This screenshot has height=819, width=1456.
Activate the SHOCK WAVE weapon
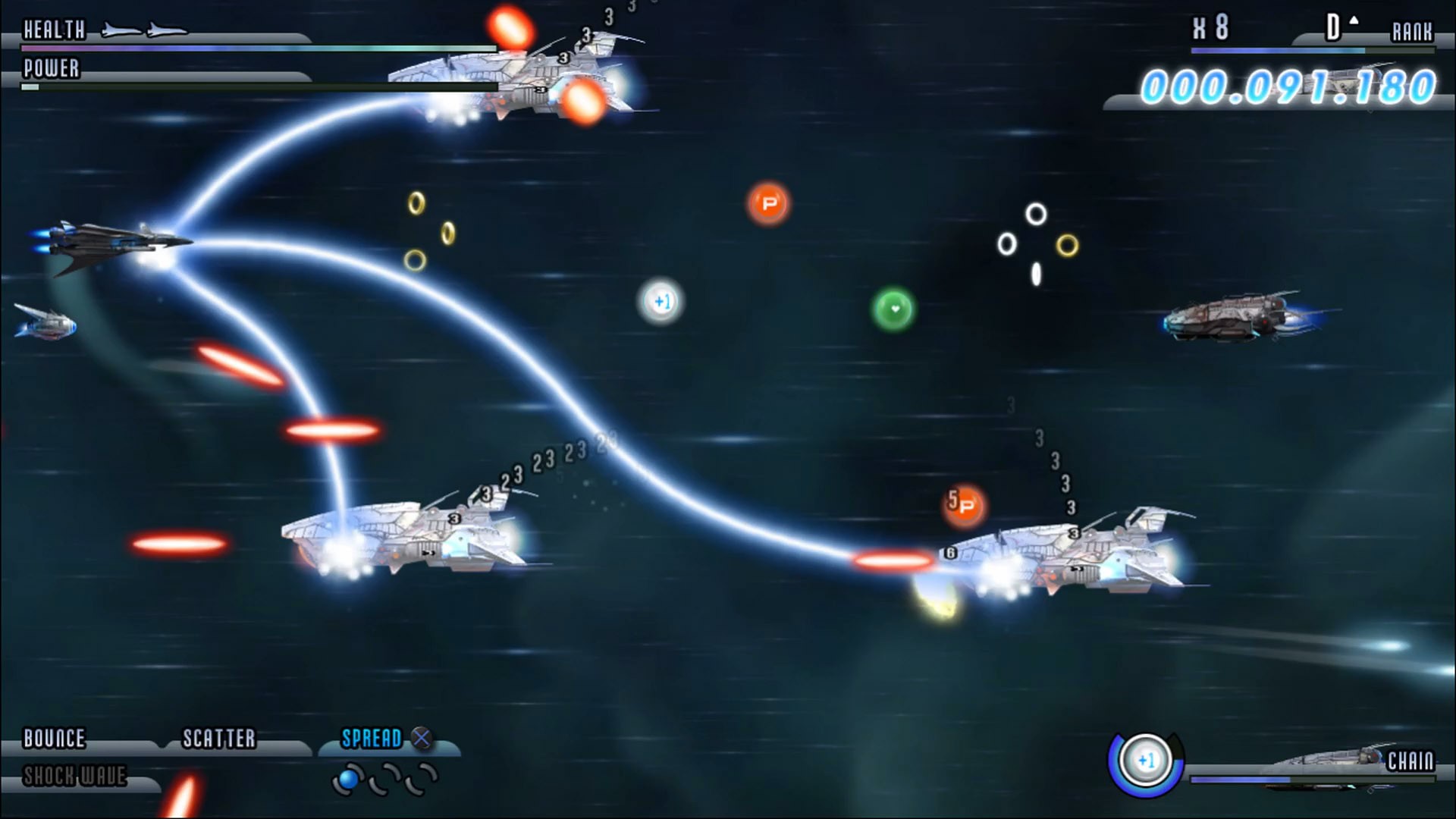tap(74, 777)
